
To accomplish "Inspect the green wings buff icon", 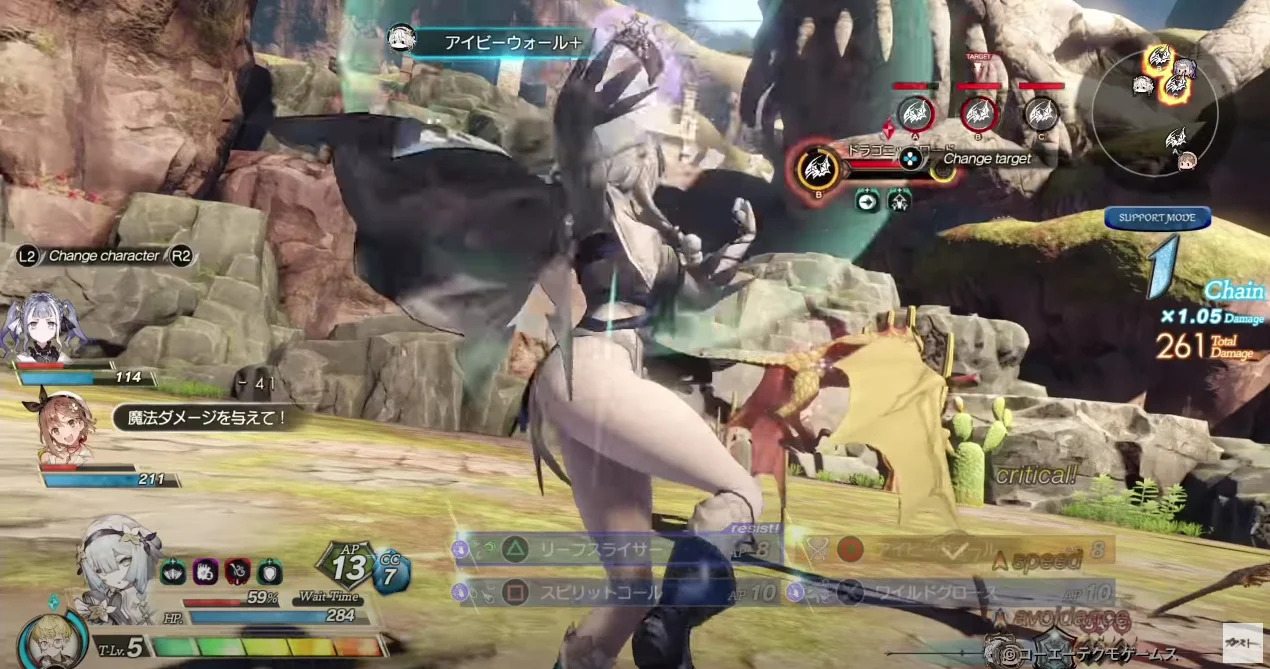I will click(x=173, y=571).
